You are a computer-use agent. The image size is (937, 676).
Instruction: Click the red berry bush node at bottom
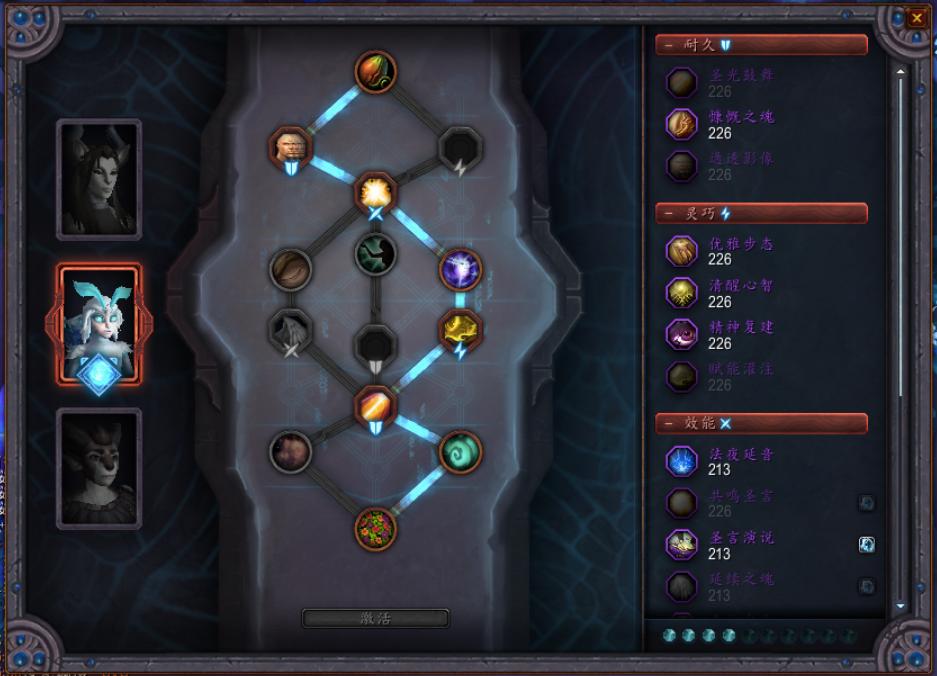[x=376, y=528]
